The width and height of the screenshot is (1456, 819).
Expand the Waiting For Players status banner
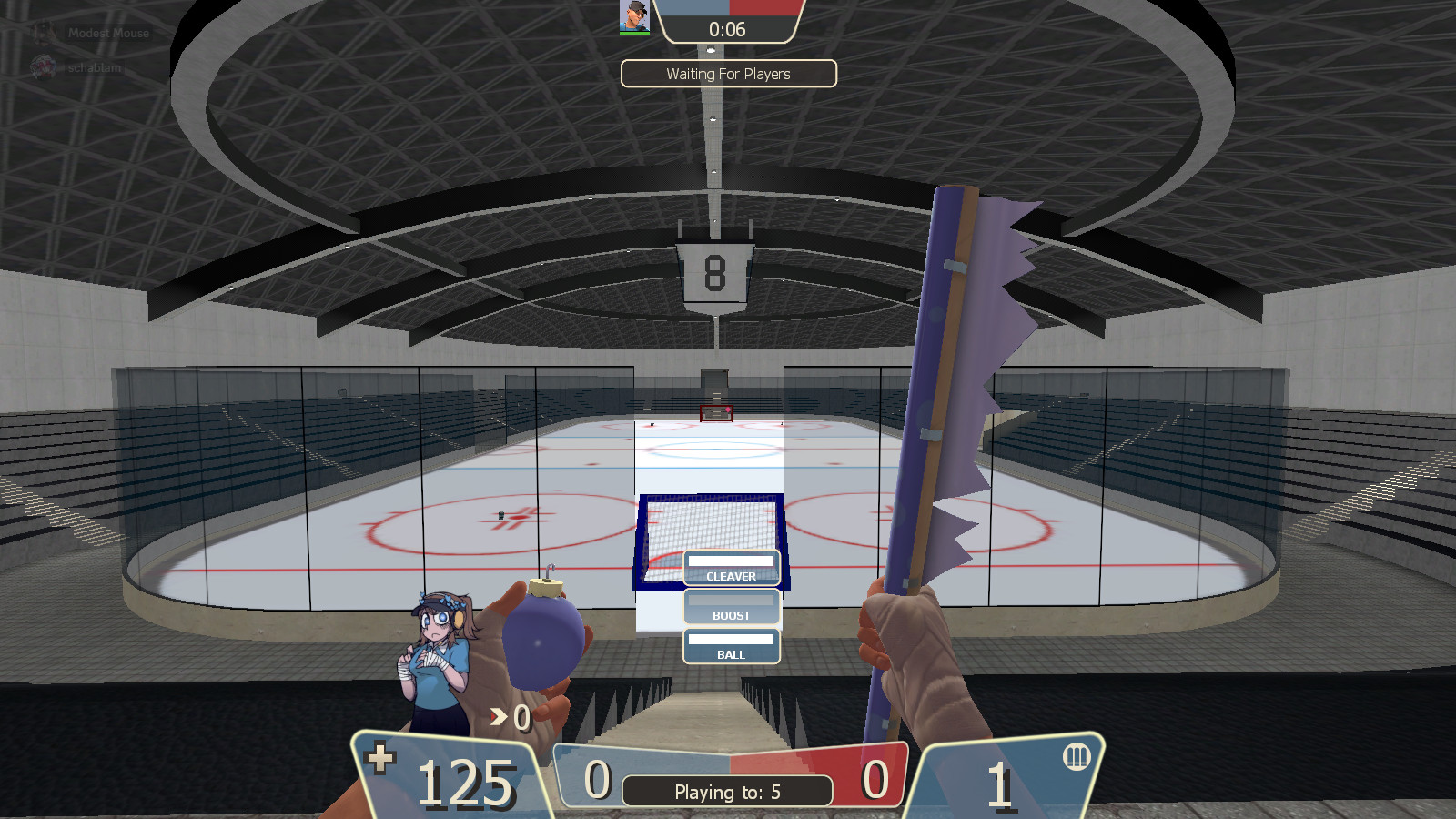[728, 74]
